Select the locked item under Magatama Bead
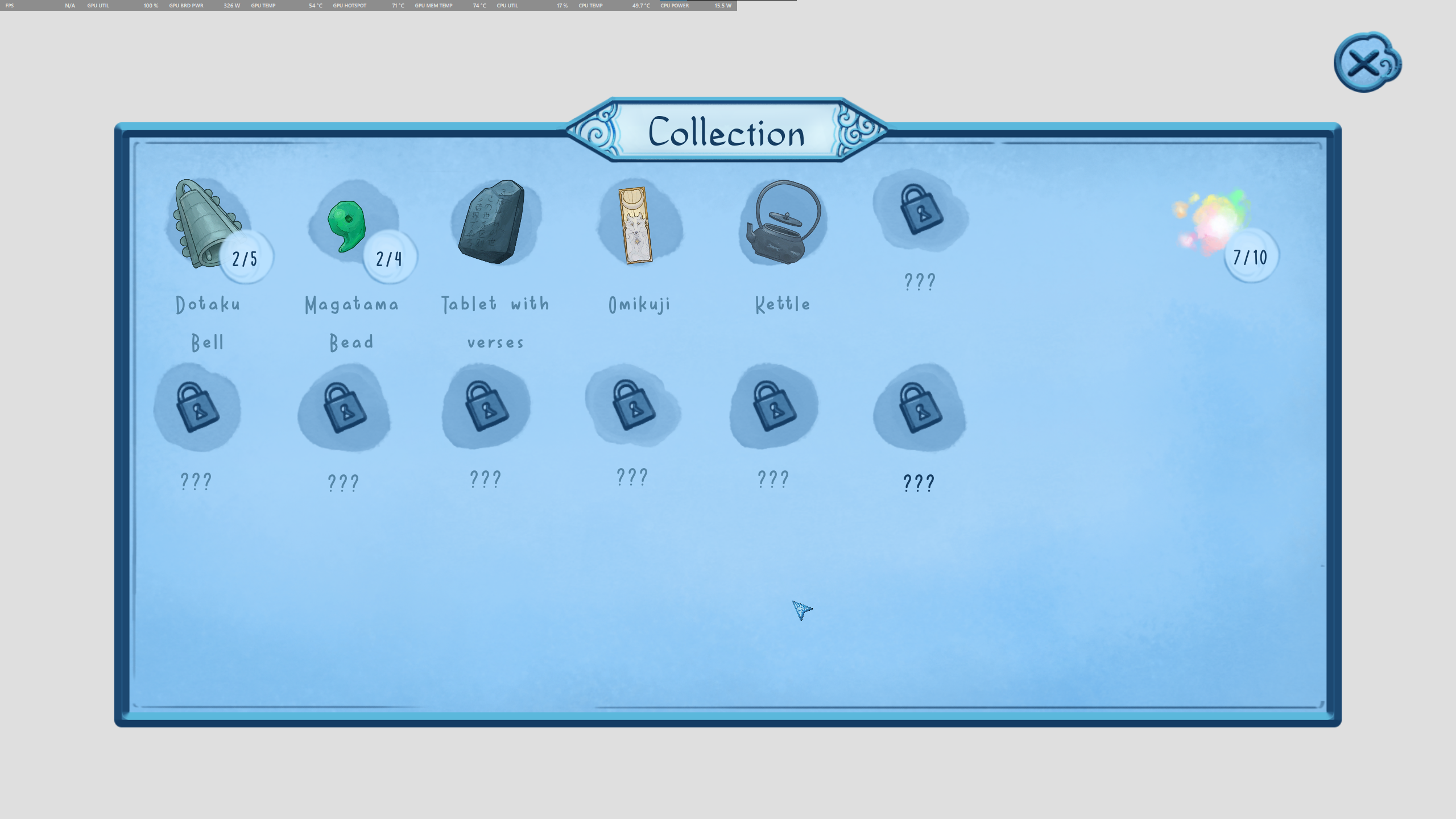Screen dimensions: 1456x819 coord(343,407)
